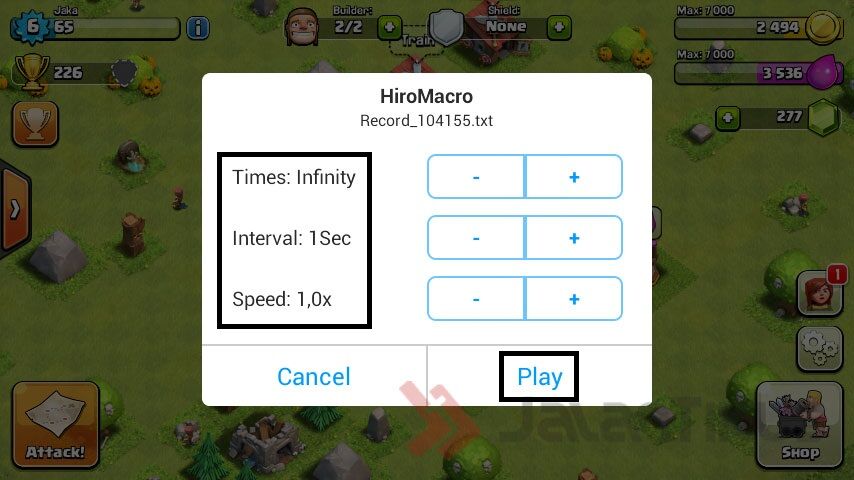Open the gear settings button
This screenshot has height=480, width=854.
[818, 348]
